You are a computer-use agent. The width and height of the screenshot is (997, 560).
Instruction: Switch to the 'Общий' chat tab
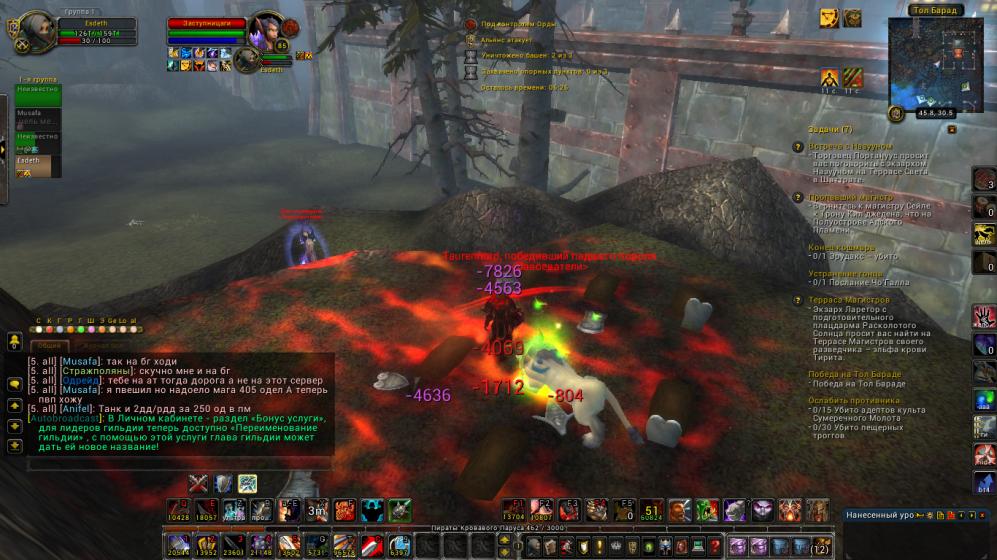[51, 344]
